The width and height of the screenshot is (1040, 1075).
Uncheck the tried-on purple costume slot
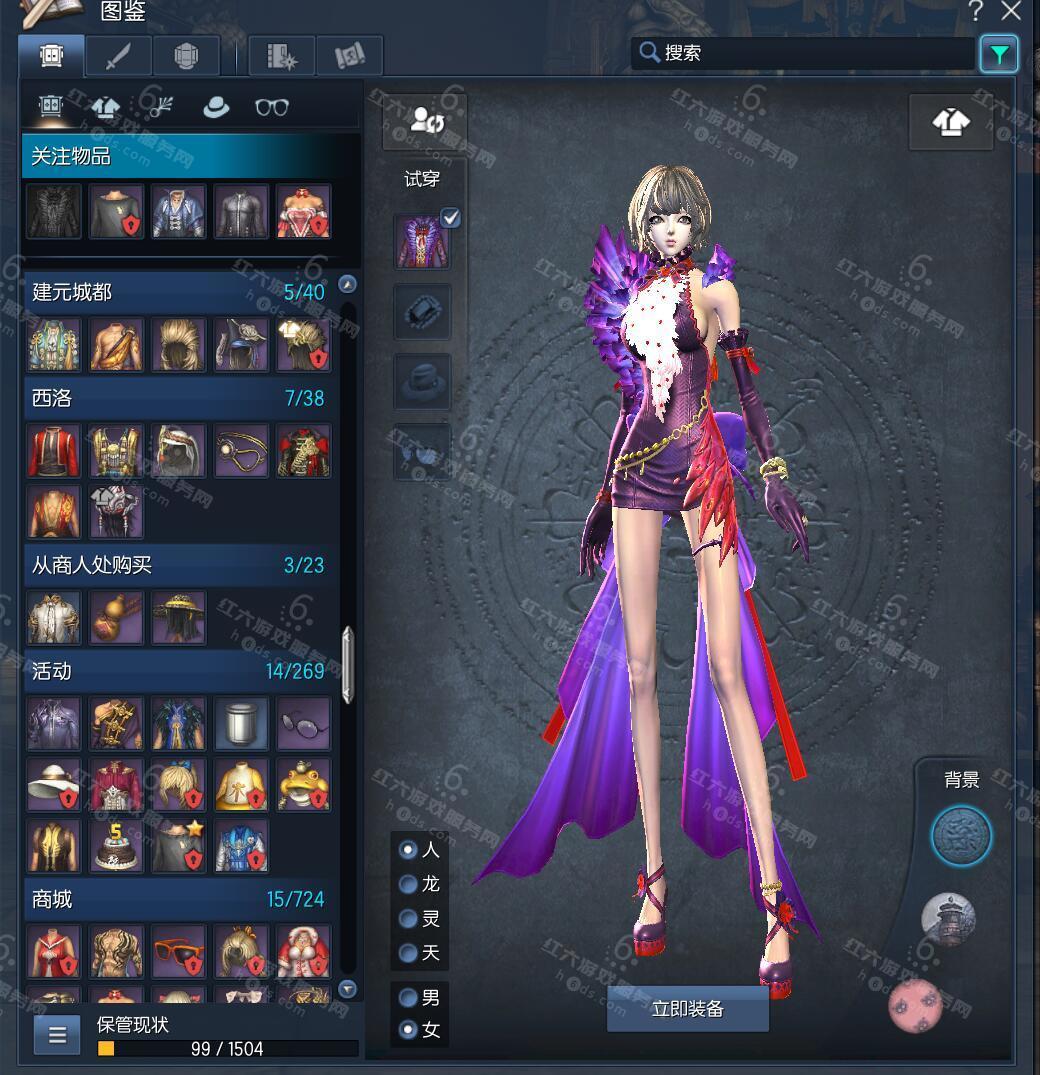pos(451,218)
